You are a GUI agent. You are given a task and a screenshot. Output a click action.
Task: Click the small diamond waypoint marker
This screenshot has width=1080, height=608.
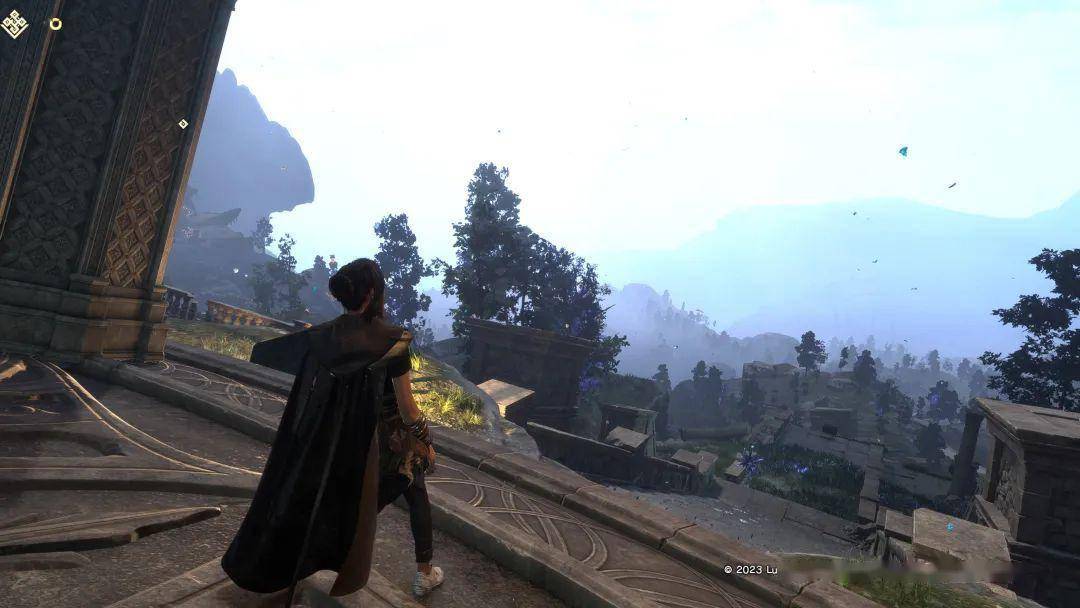[183, 124]
